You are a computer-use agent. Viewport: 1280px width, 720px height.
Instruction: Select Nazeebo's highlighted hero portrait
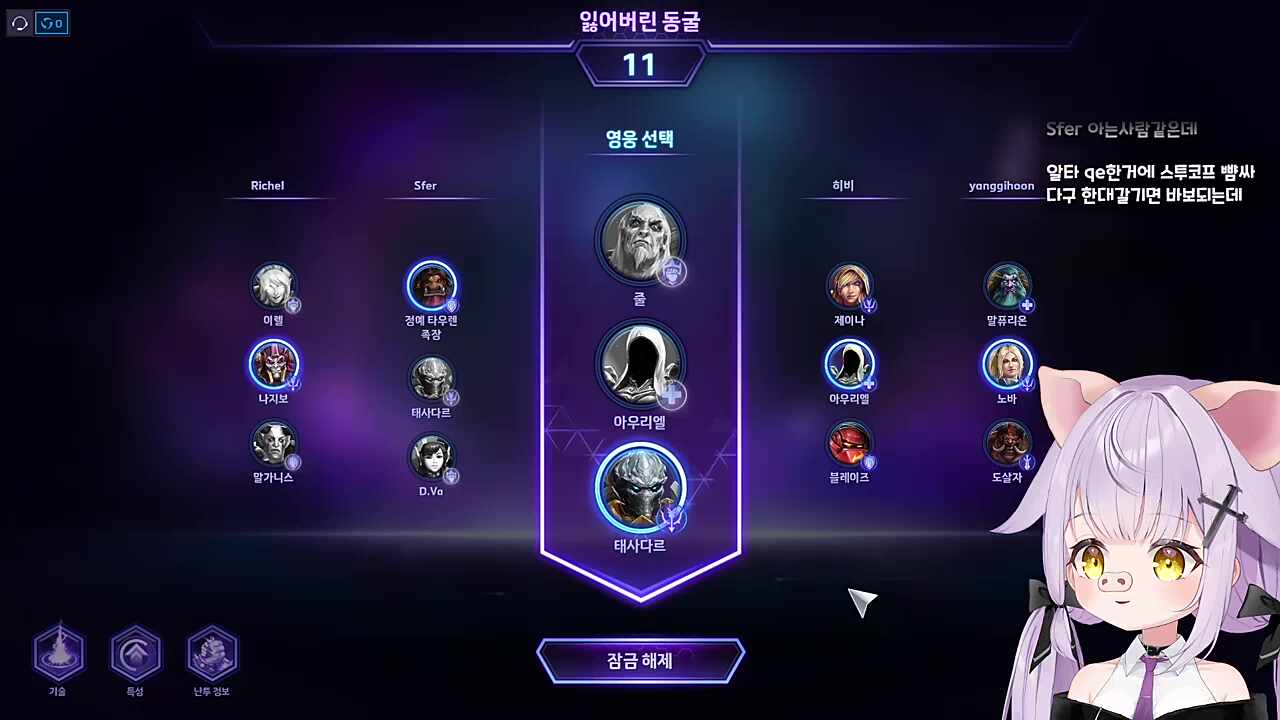[275, 367]
